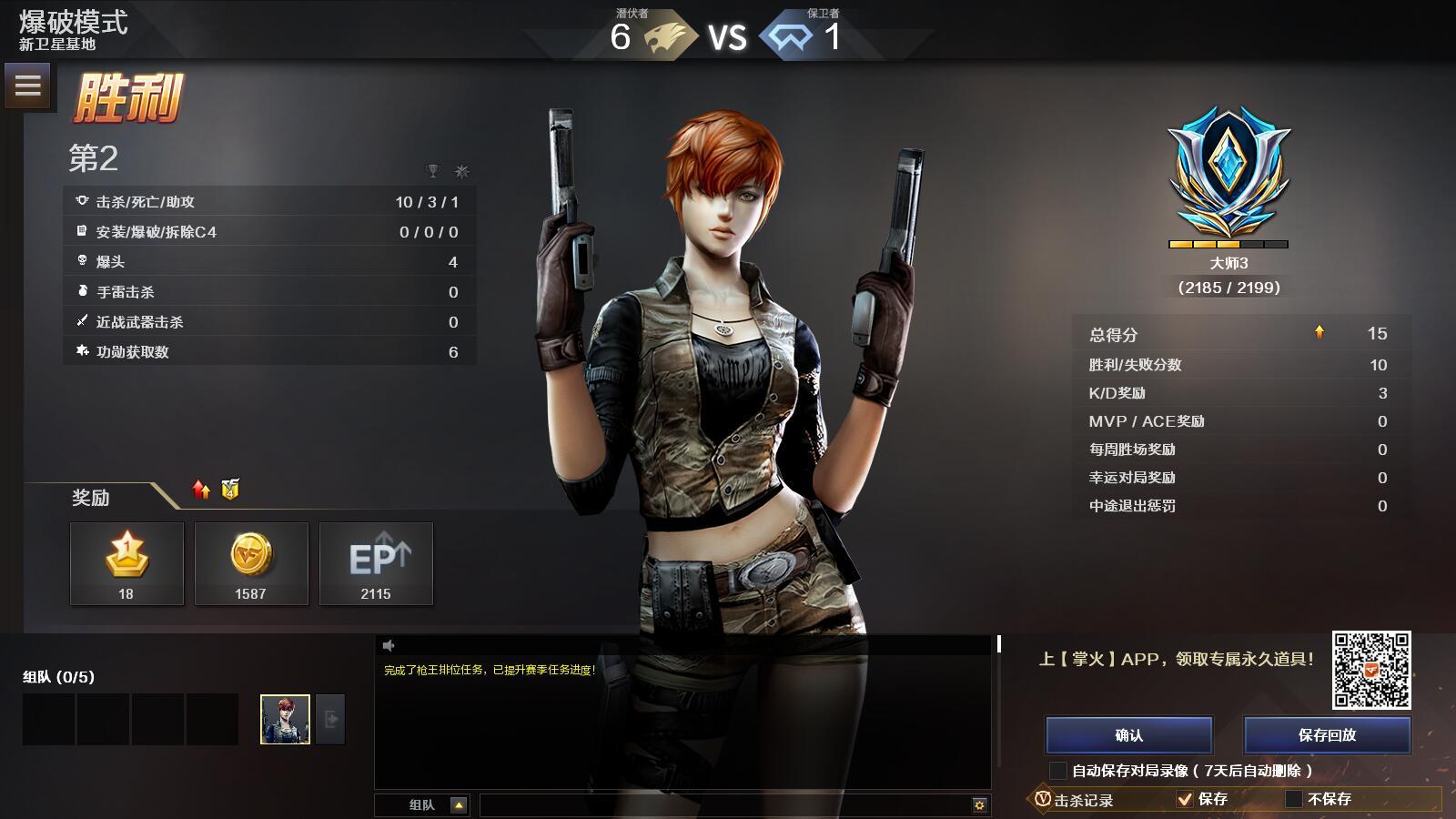Open chat settings gear icon

(979, 804)
